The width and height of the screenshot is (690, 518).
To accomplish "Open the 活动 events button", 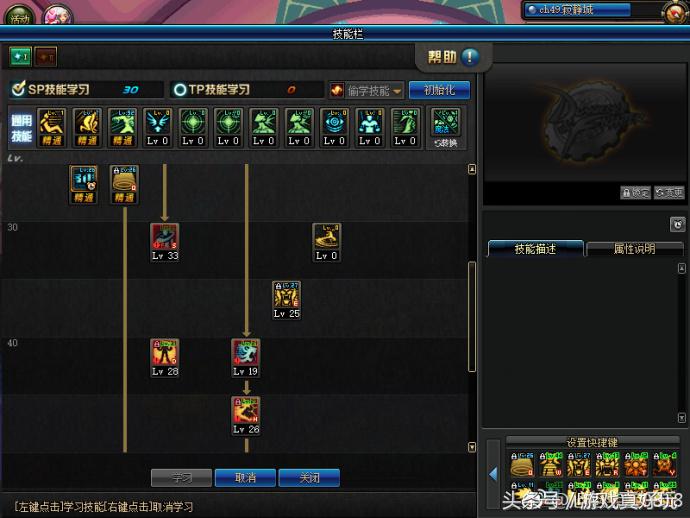I will coord(19,17).
